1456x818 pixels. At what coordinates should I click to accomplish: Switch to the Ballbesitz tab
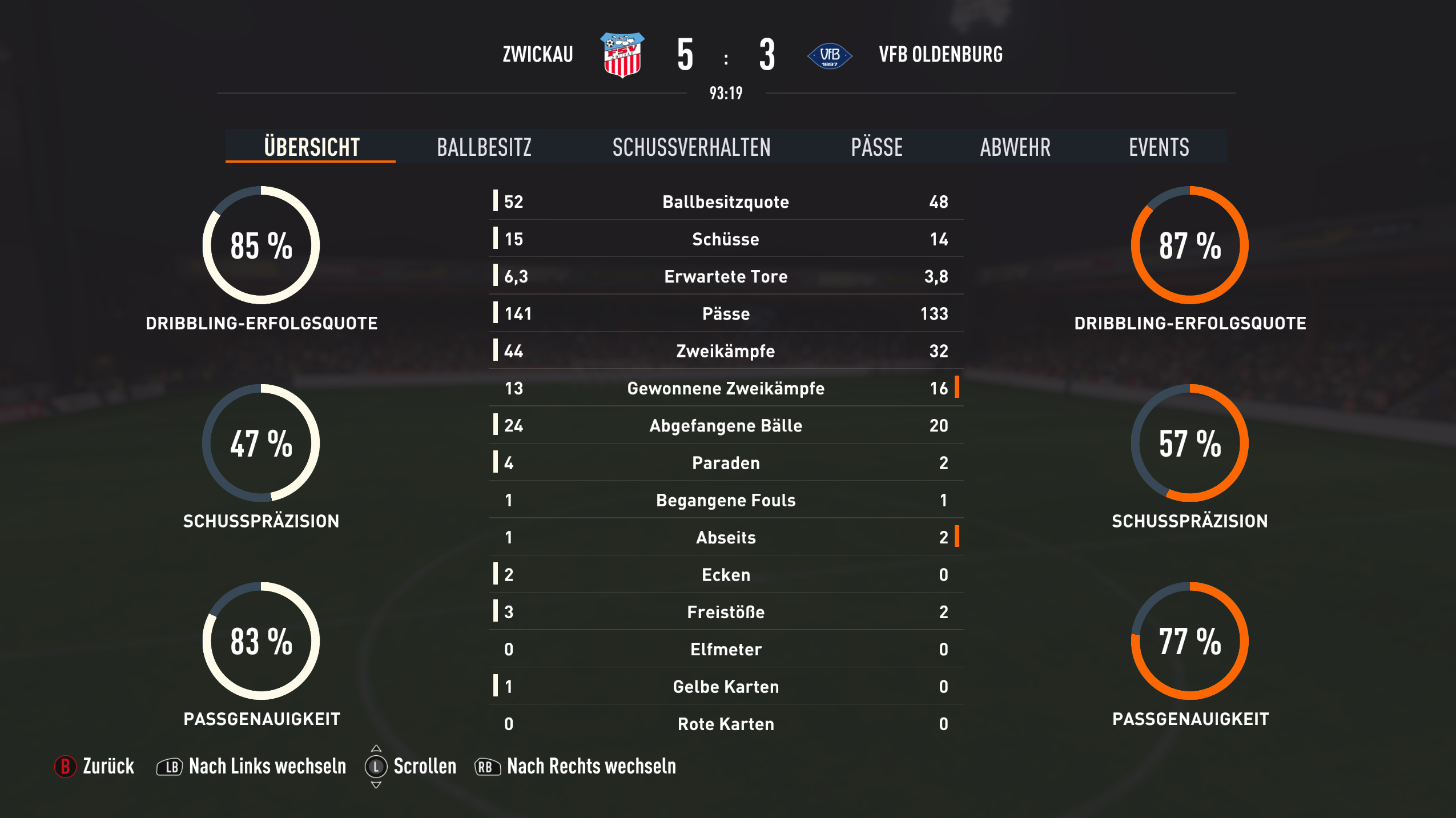pos(484,147)
